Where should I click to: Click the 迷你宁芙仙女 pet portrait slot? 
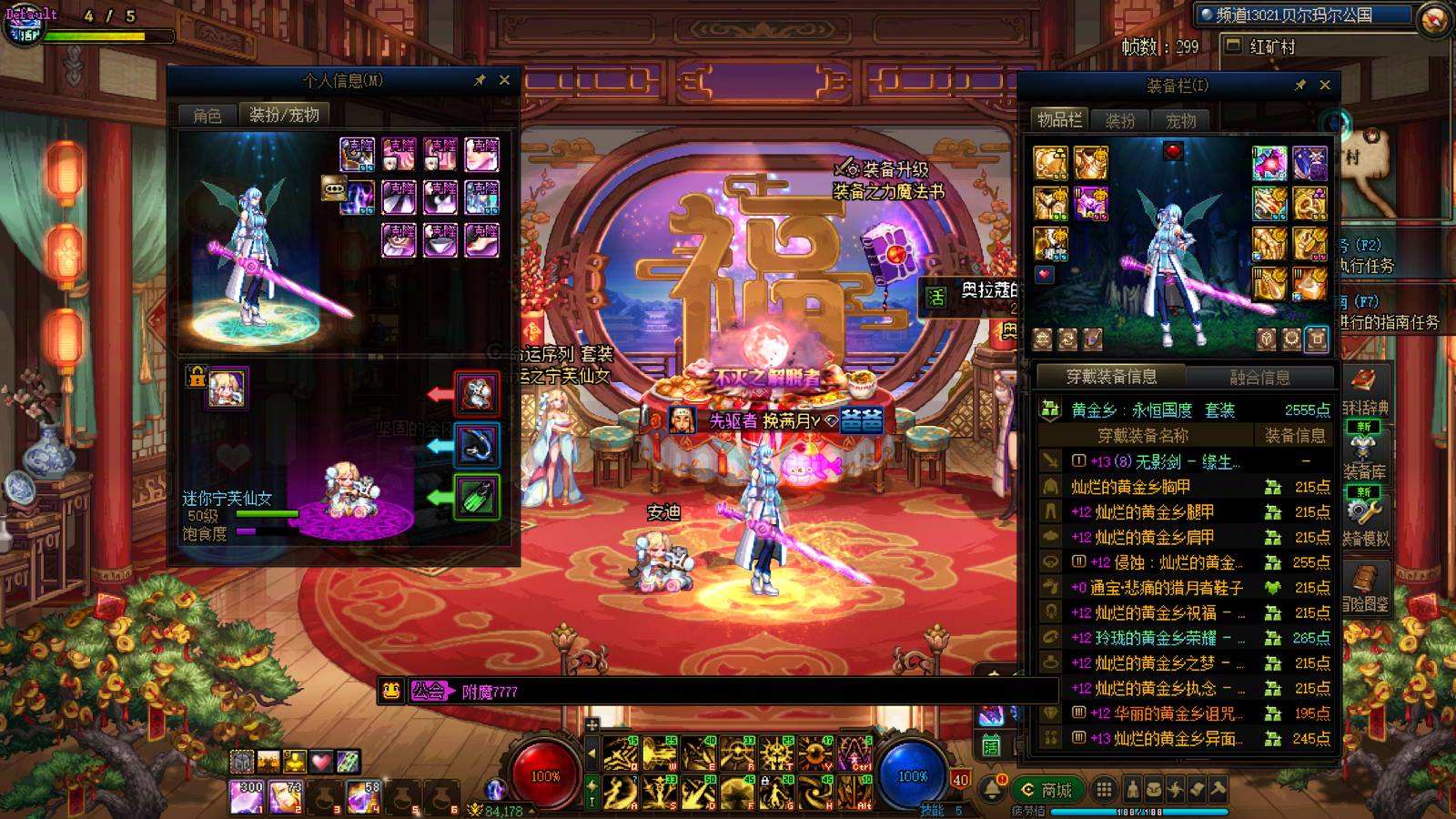[227, 389]
